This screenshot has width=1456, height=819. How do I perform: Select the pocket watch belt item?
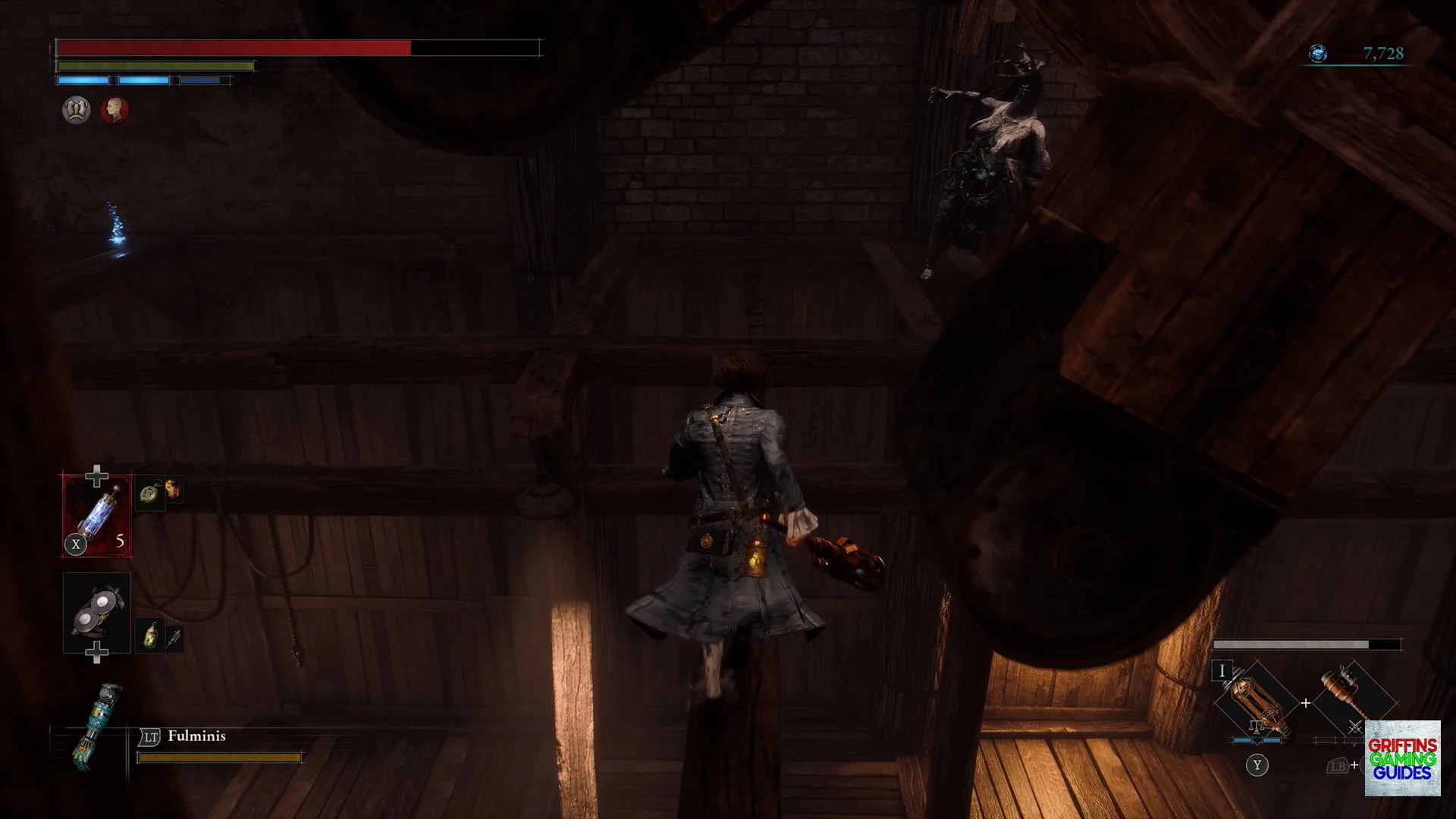point(150,494)
